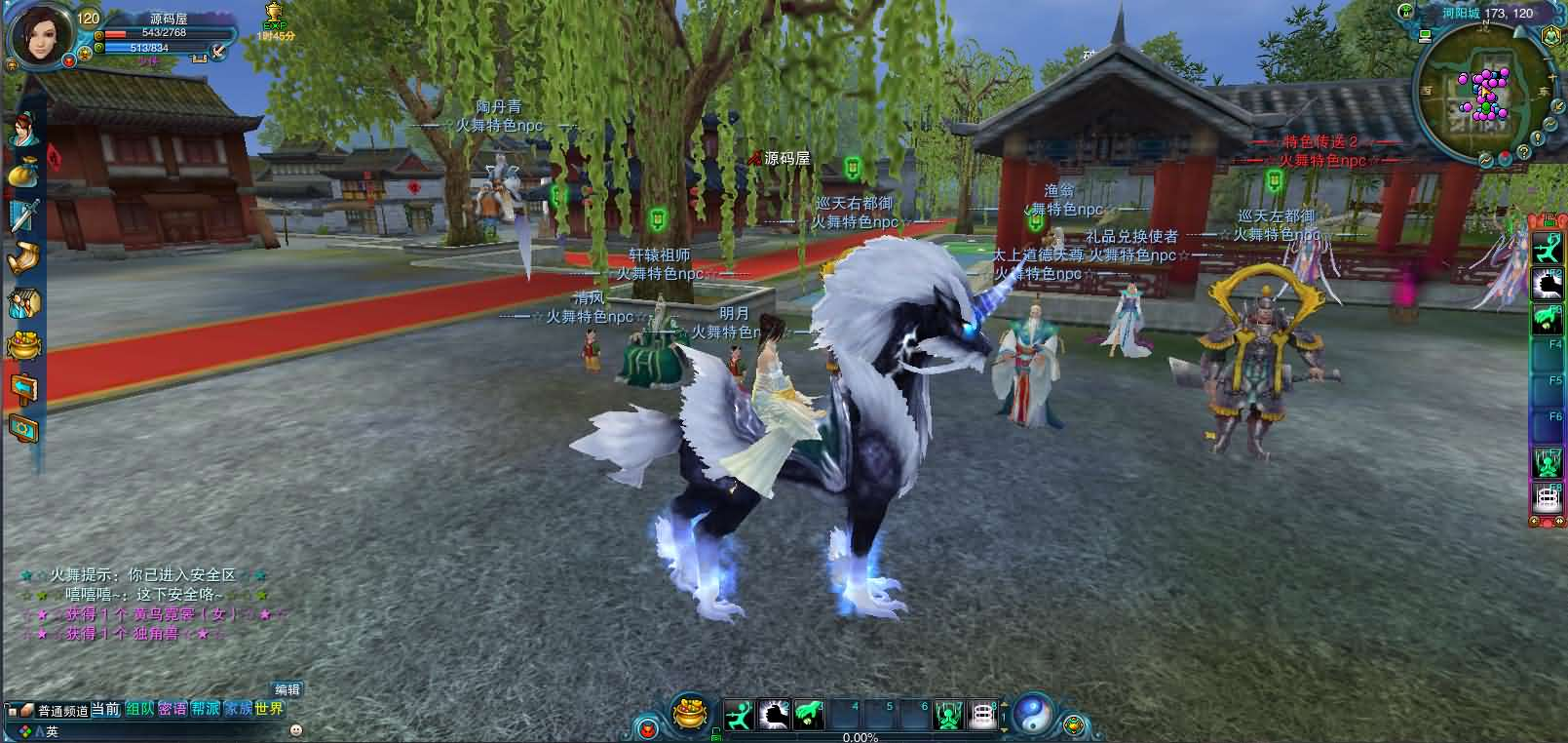Select the 世界 world chat tab

click(269, 709)
